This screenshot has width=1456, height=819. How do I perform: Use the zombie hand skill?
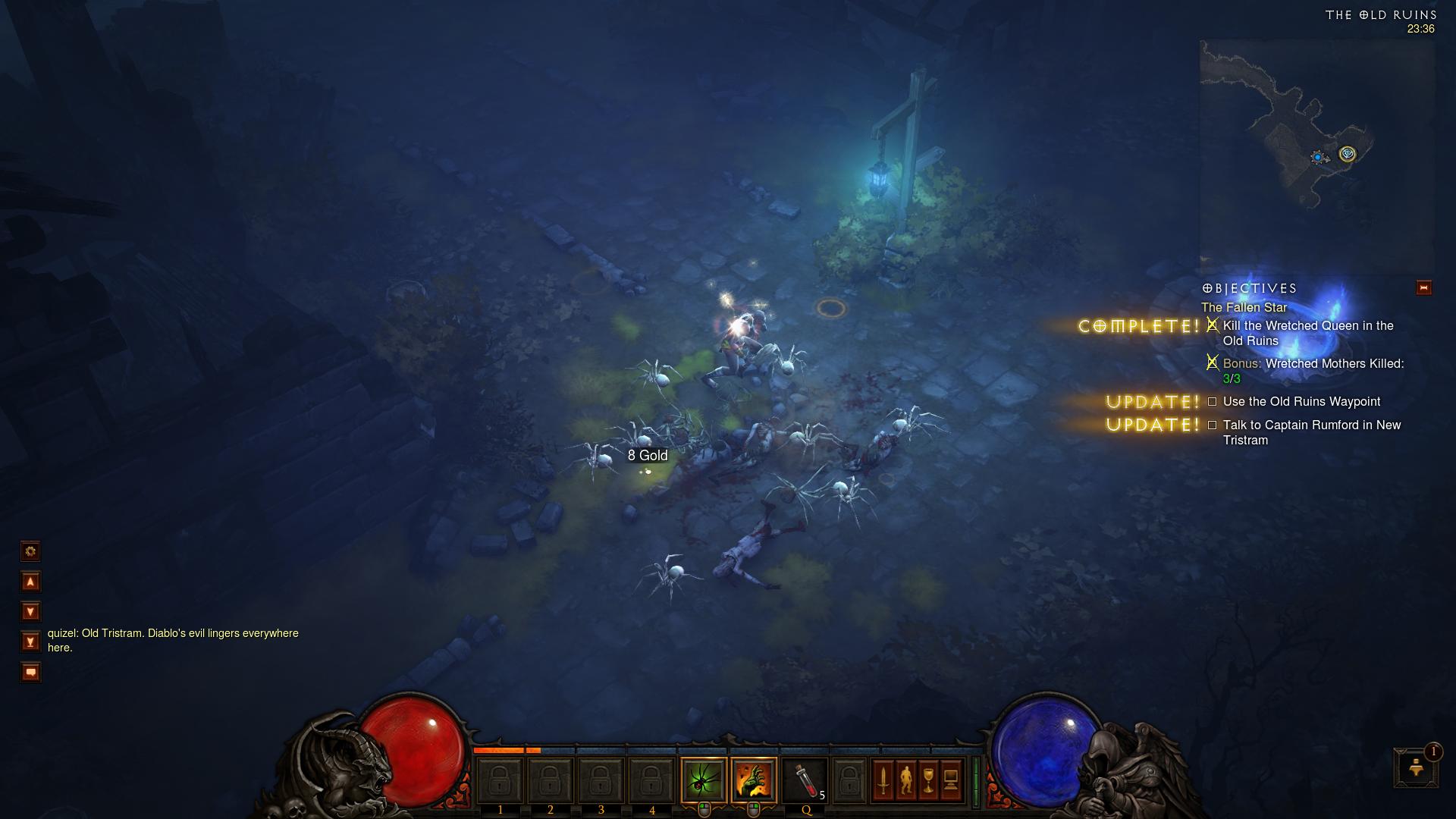click(754, 780)
